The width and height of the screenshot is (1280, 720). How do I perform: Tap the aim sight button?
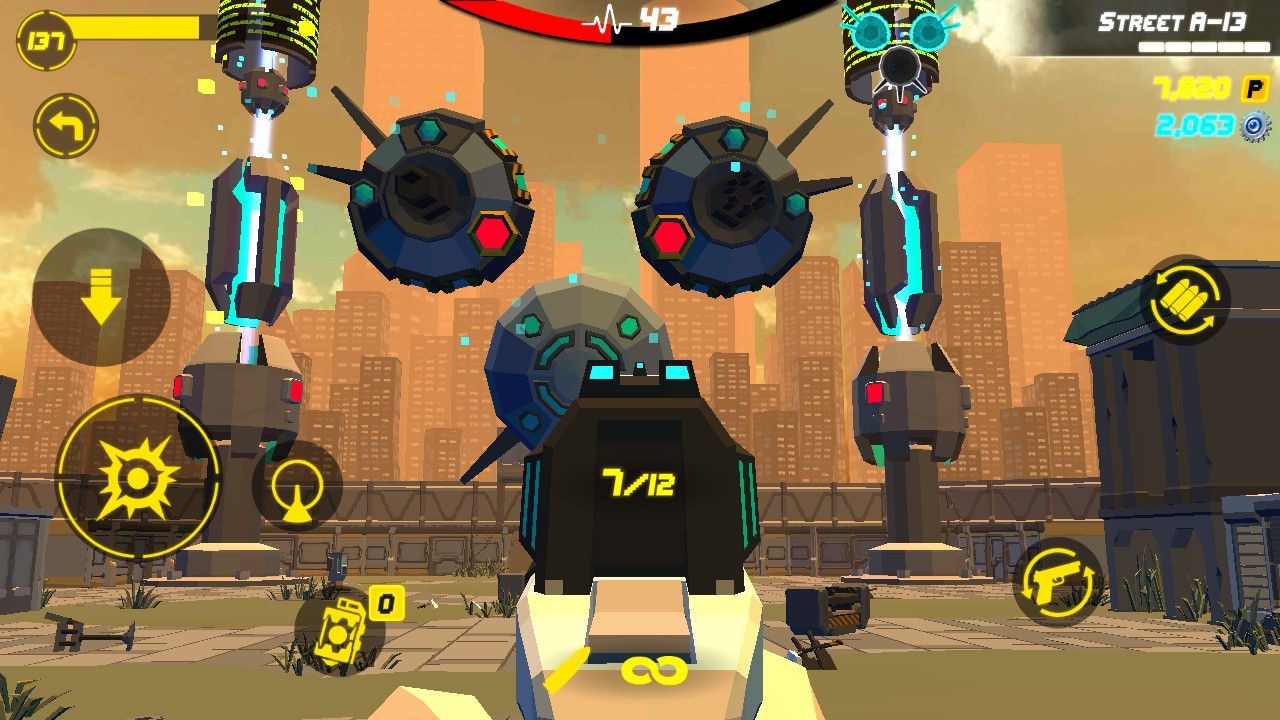[297, 487]
